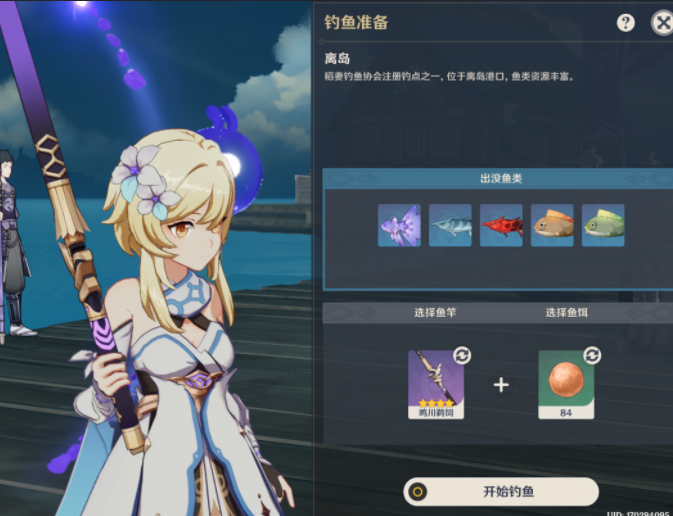Image resolution: width=673 pixels, height=516 pixels.
Task: Inspect the red fish thumbnail
Action: point(501,225)
